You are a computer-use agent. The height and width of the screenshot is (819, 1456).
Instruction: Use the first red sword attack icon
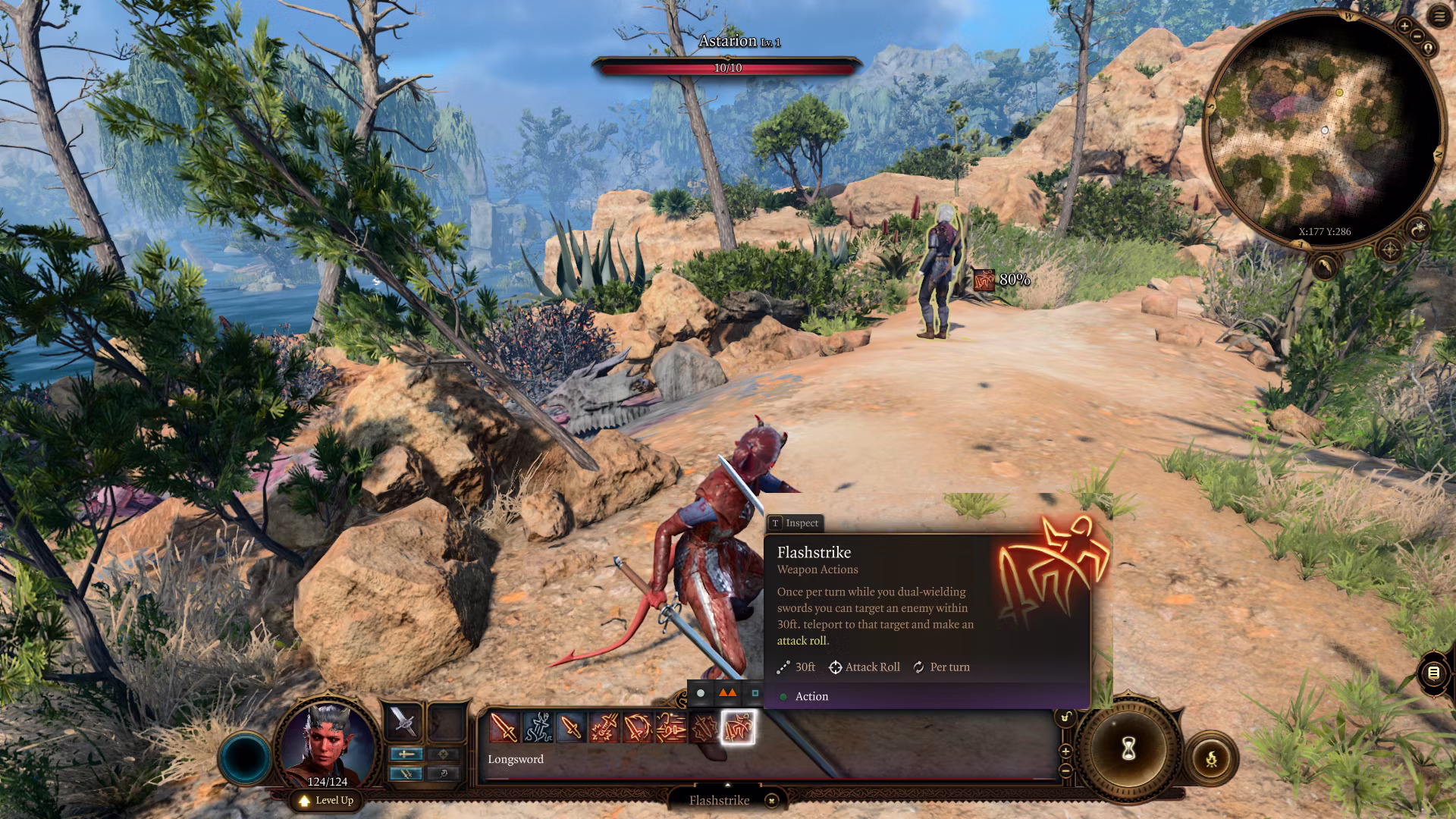(x=504, y=727)
